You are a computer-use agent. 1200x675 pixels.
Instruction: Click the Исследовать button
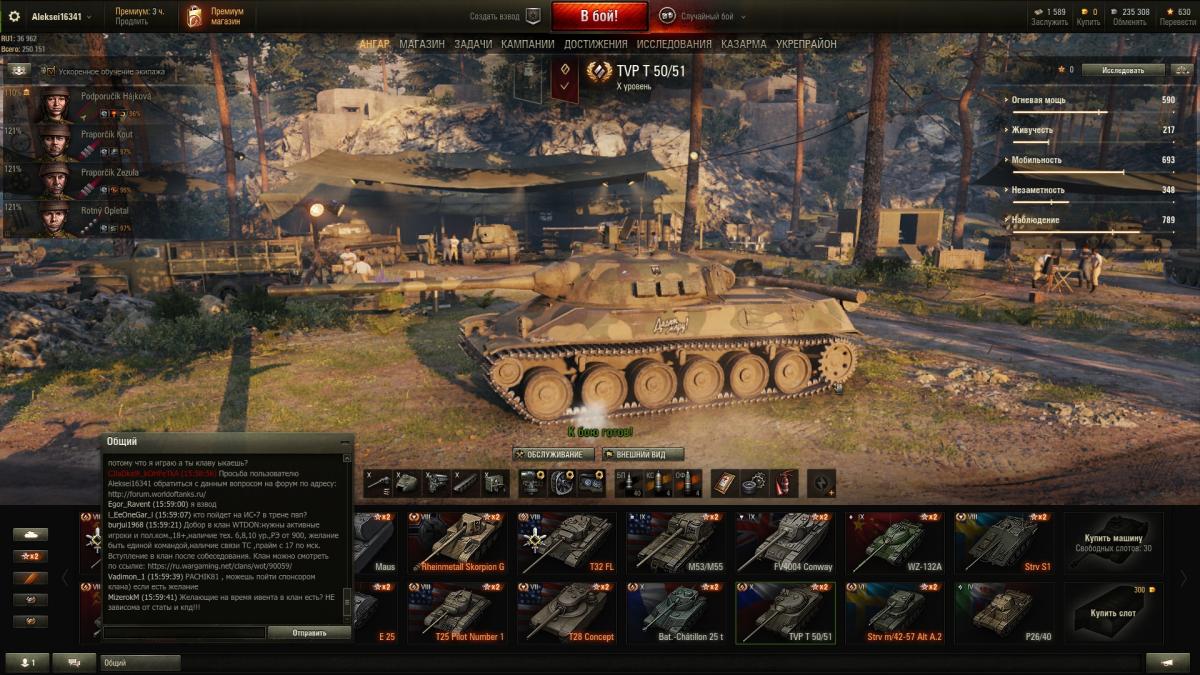click(1122, 70)
